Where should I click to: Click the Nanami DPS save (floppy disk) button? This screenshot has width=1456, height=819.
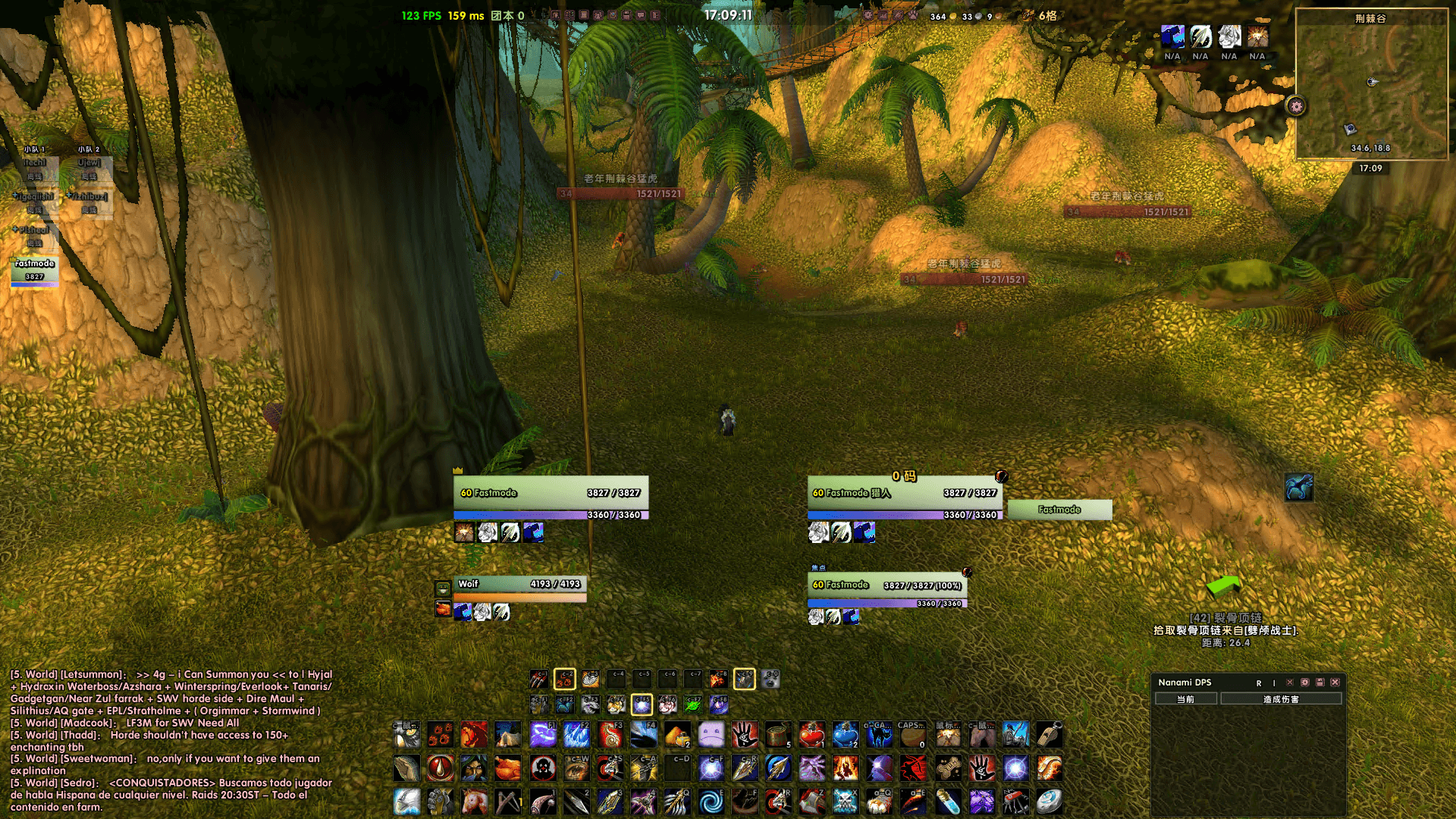pos(1320,682)
